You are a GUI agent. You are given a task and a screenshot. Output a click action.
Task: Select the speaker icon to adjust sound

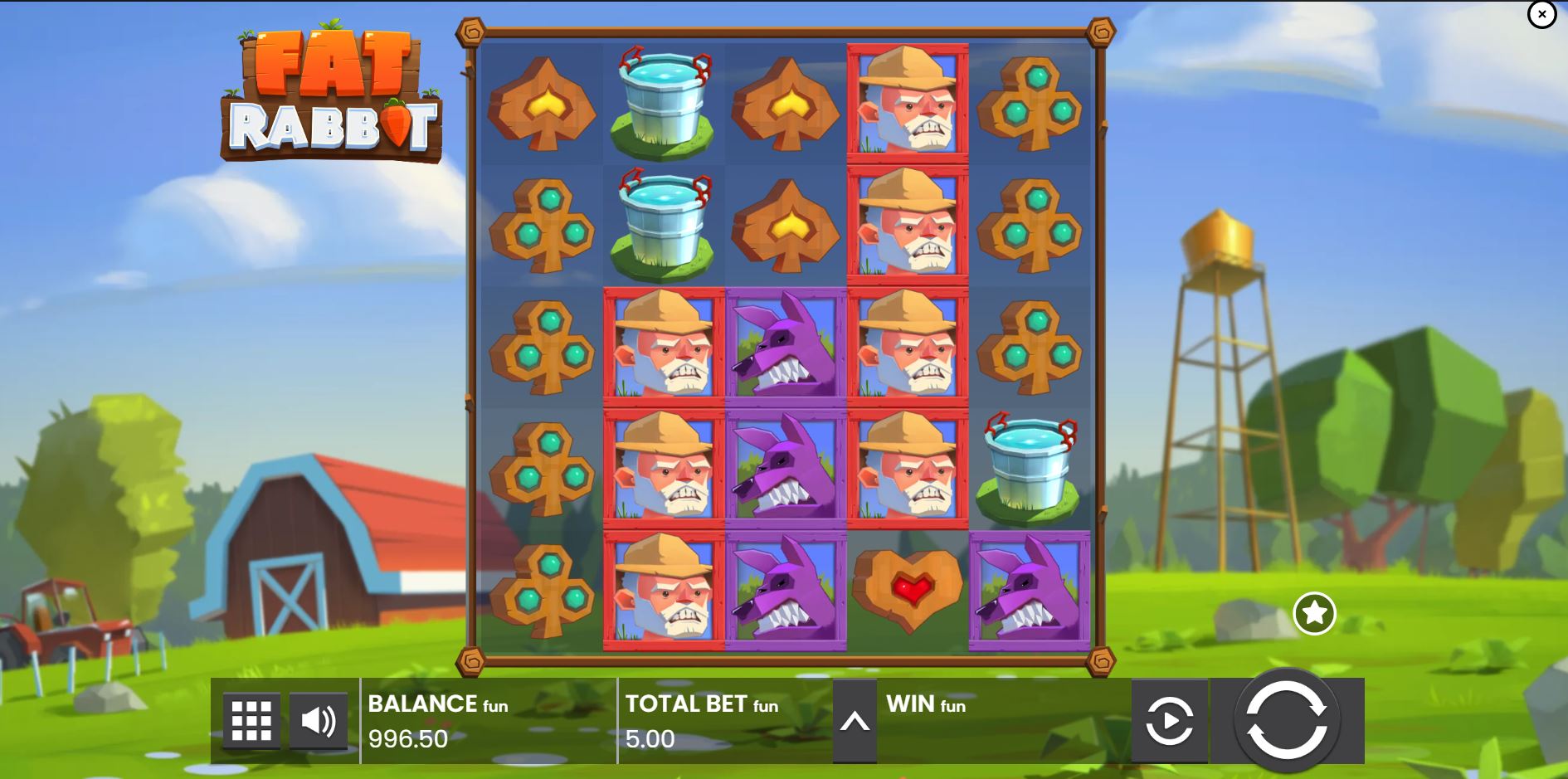pos(319,721)
